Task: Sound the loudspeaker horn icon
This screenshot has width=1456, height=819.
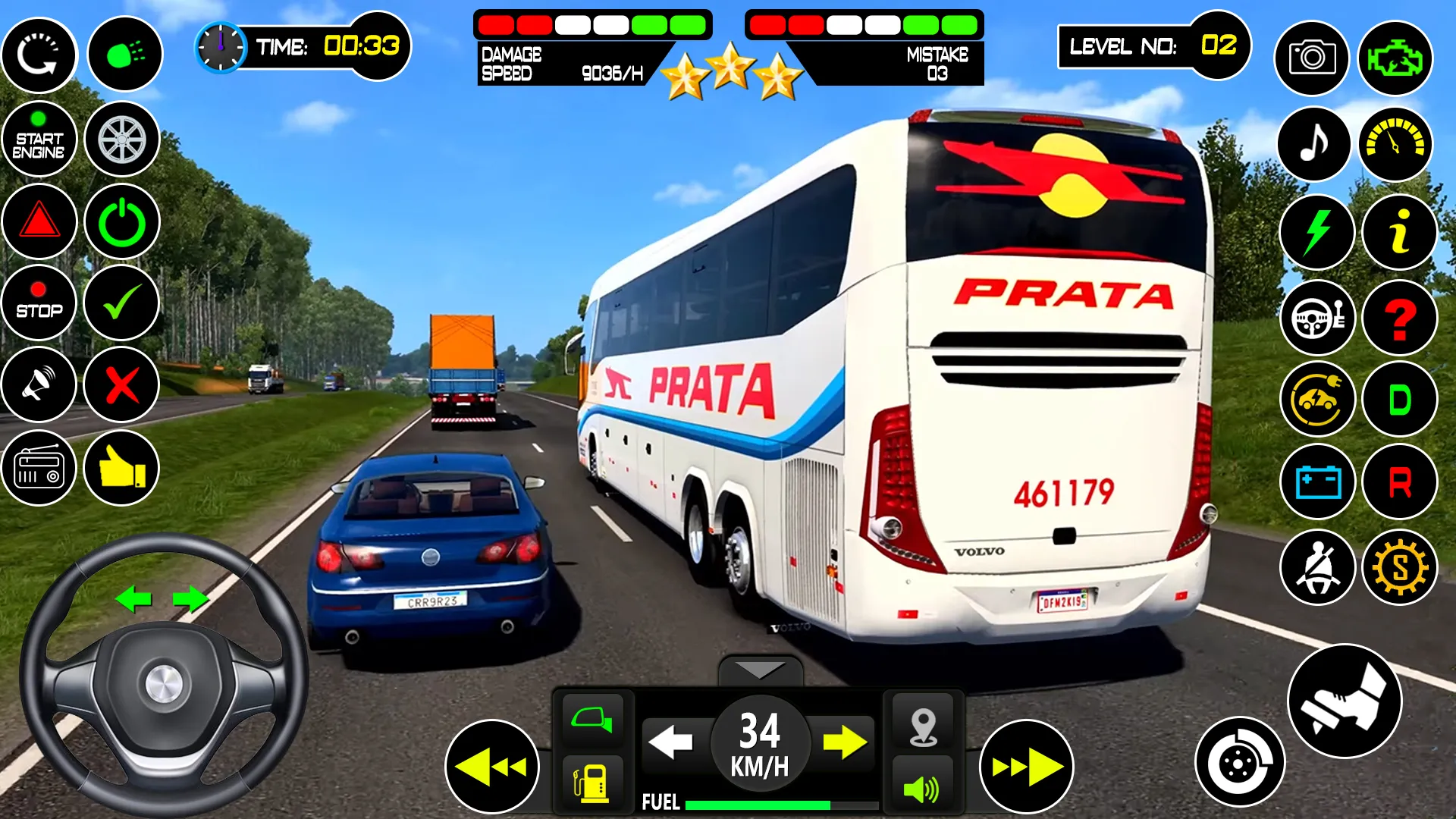Action: (39, 385)
